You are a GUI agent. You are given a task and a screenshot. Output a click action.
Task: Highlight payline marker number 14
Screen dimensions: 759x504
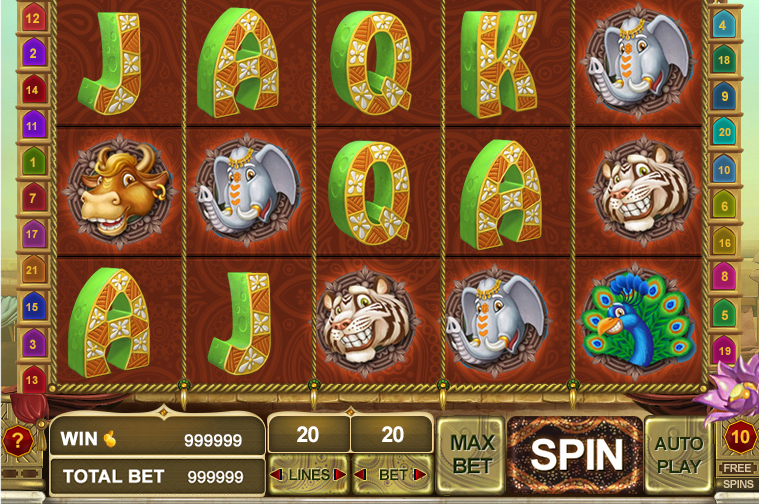click(33, 90)
